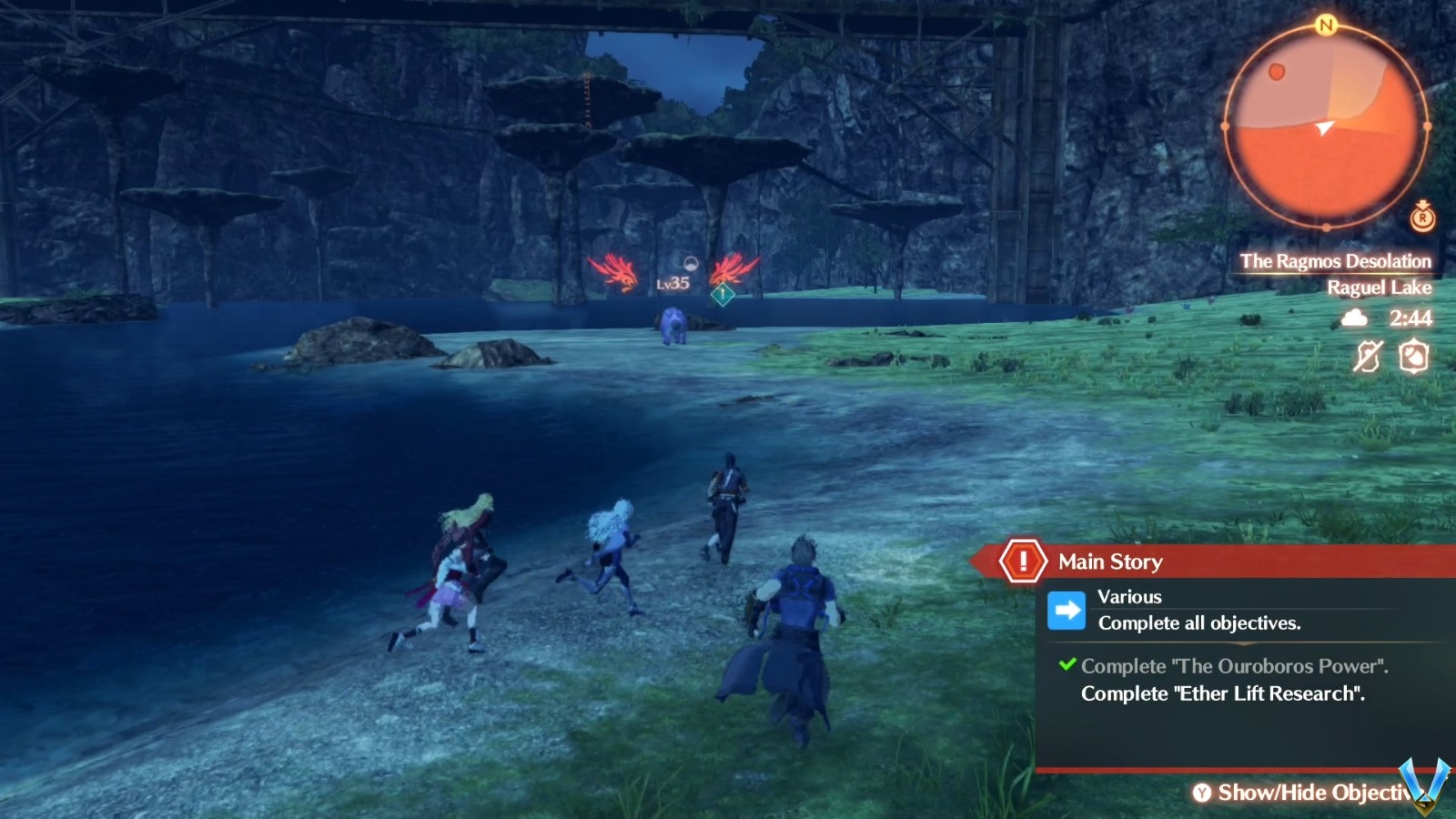Toggle objectives via Show/Hide Objectives
Viewport: 1456px width, 819px height.
(x=1310, y=793)
